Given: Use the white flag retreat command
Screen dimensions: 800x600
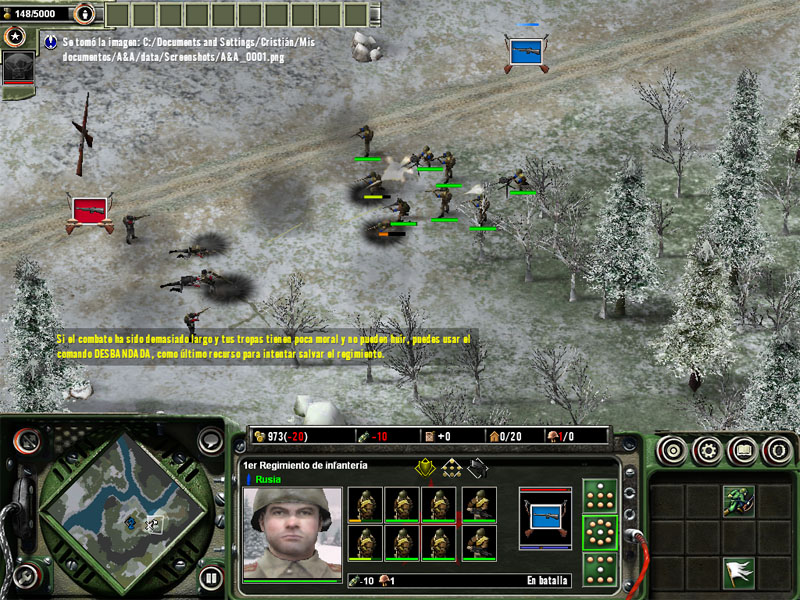Looking at the screenshot, I should pyautogui.click(x=739, y=572).
